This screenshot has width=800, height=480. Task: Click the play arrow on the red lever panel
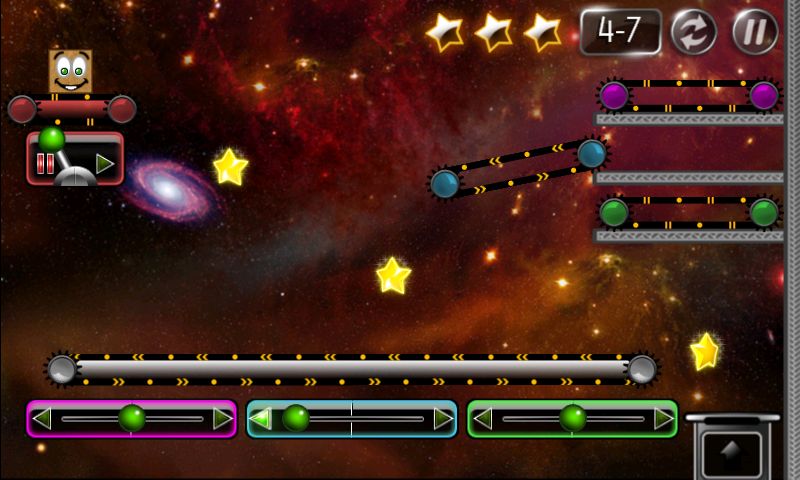[104, 163]
